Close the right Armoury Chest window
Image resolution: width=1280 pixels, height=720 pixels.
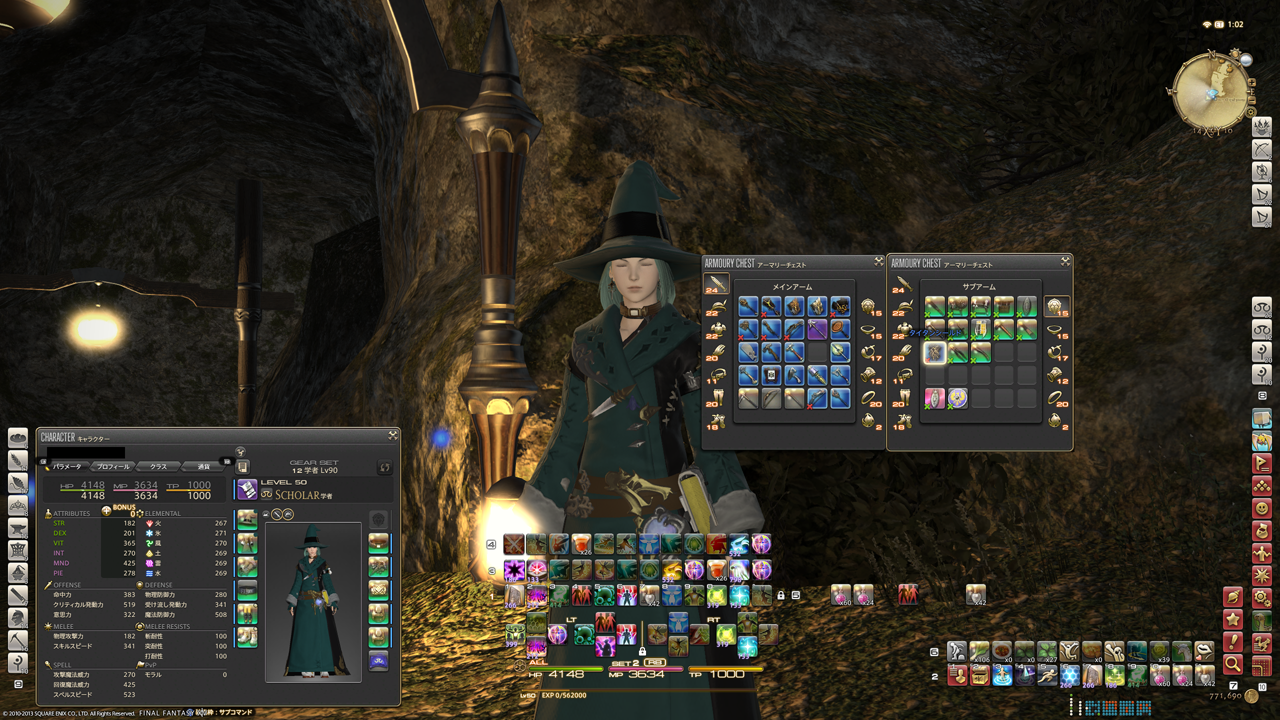coord(1065,262)
